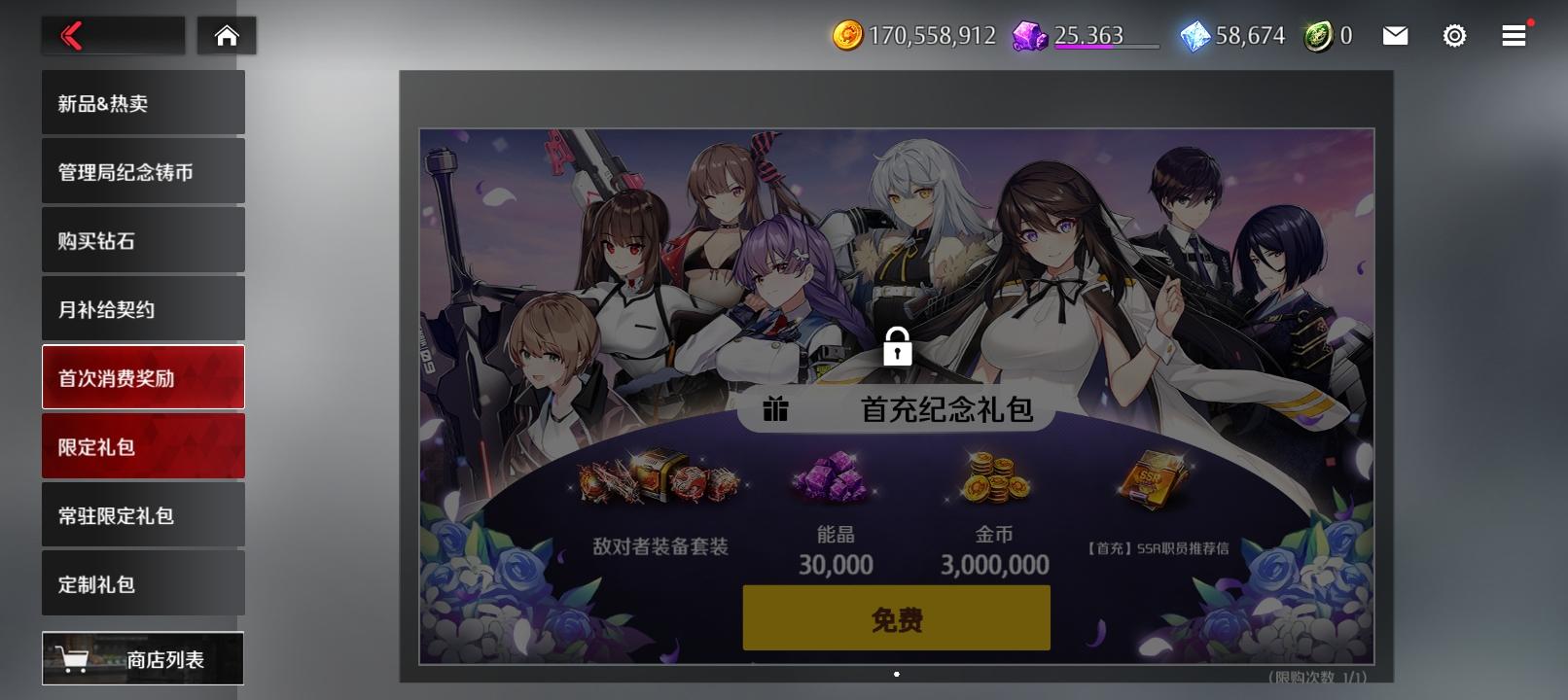Viewport: 1568px width, 700px height.
Task: Click the gold coin currency icon
Action: pos(850,36)
